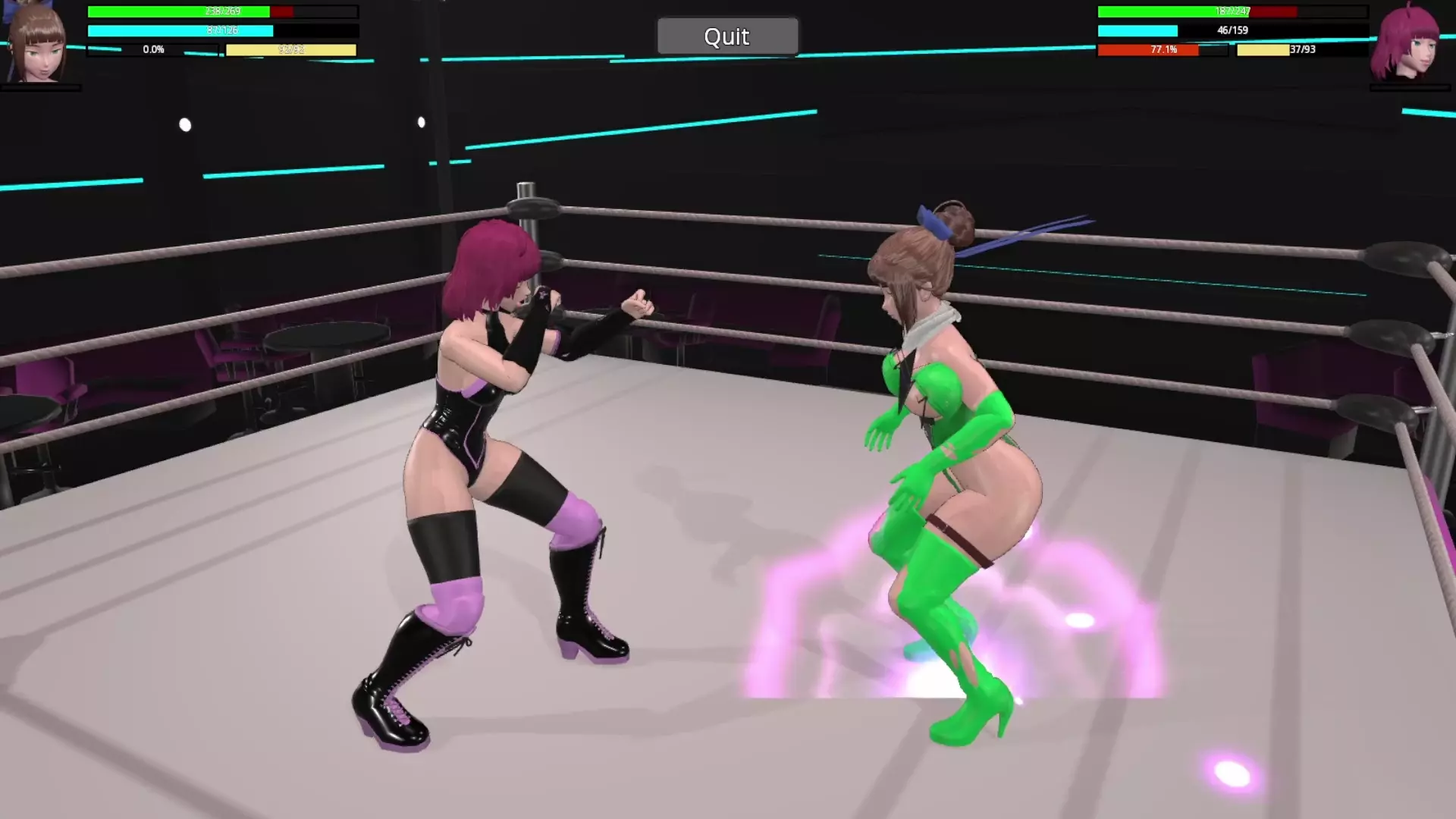Viewport: 1456px width, 819px height.
Task: Click the Quit button
Action: [727, 36]
